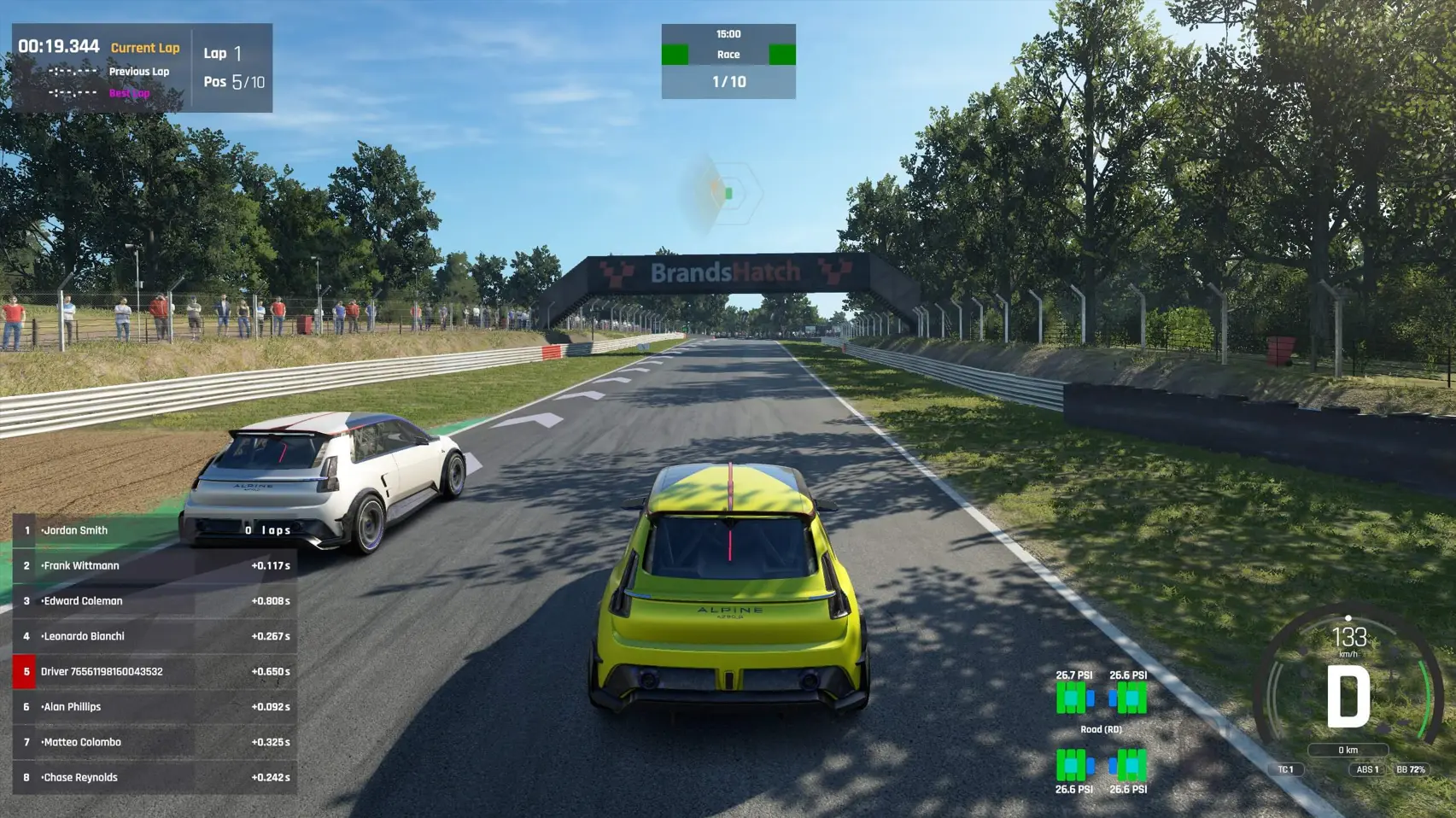This screenshot has width=1456, height=818.
Task: Select the ABS 1 indicator
Action: coord(1368,769)
